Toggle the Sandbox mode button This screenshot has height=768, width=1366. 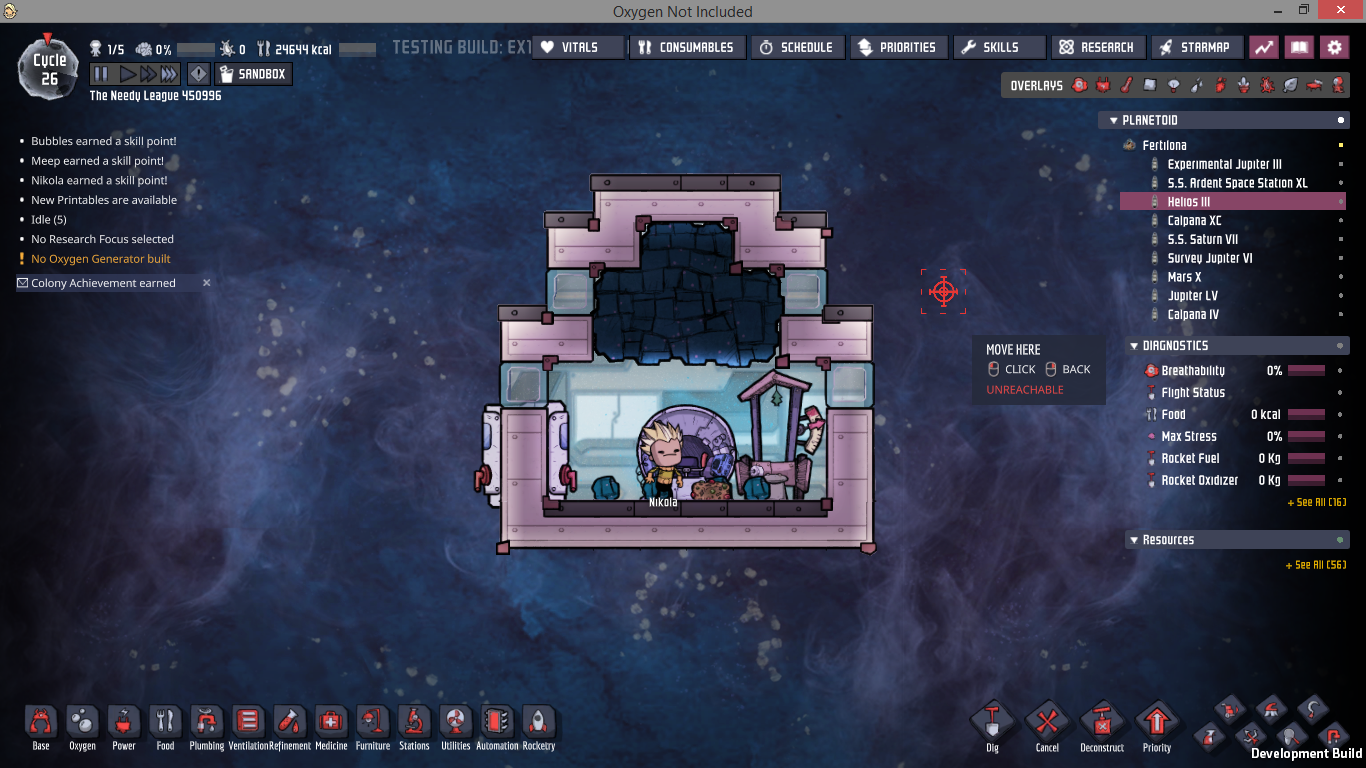(253, 74)
